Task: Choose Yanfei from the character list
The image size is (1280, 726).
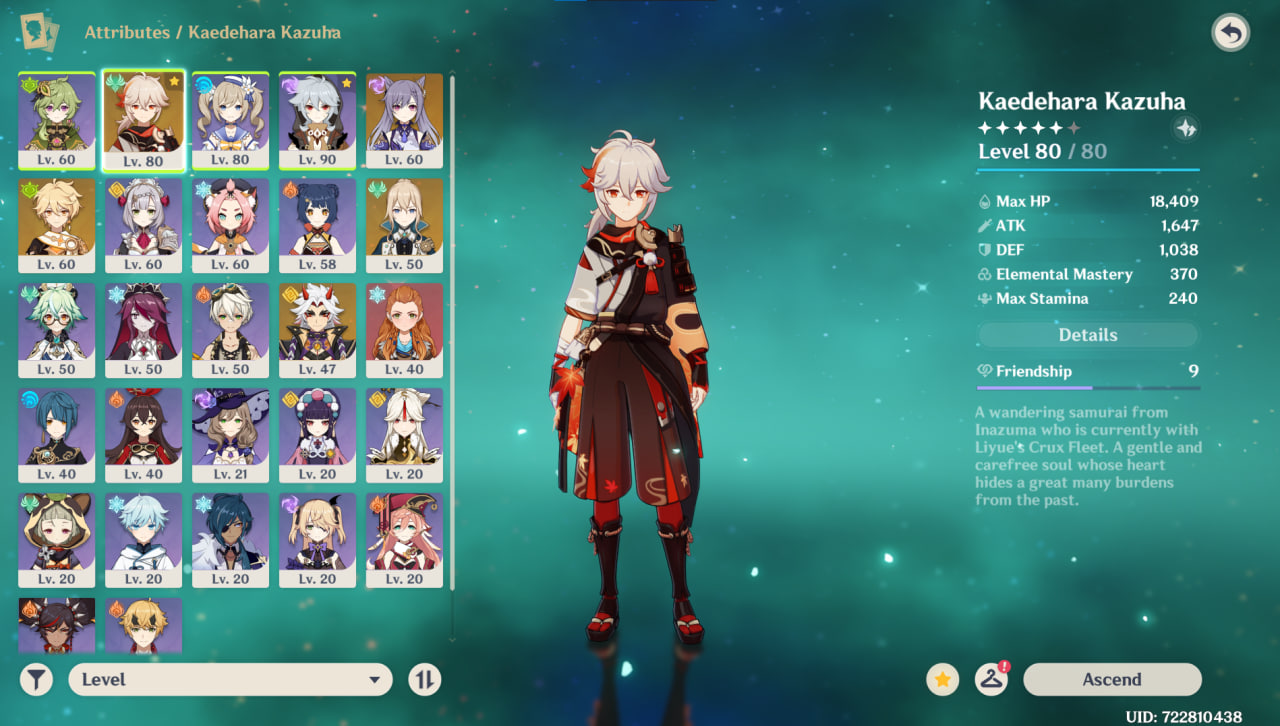Action: click(x=404, y=540)
